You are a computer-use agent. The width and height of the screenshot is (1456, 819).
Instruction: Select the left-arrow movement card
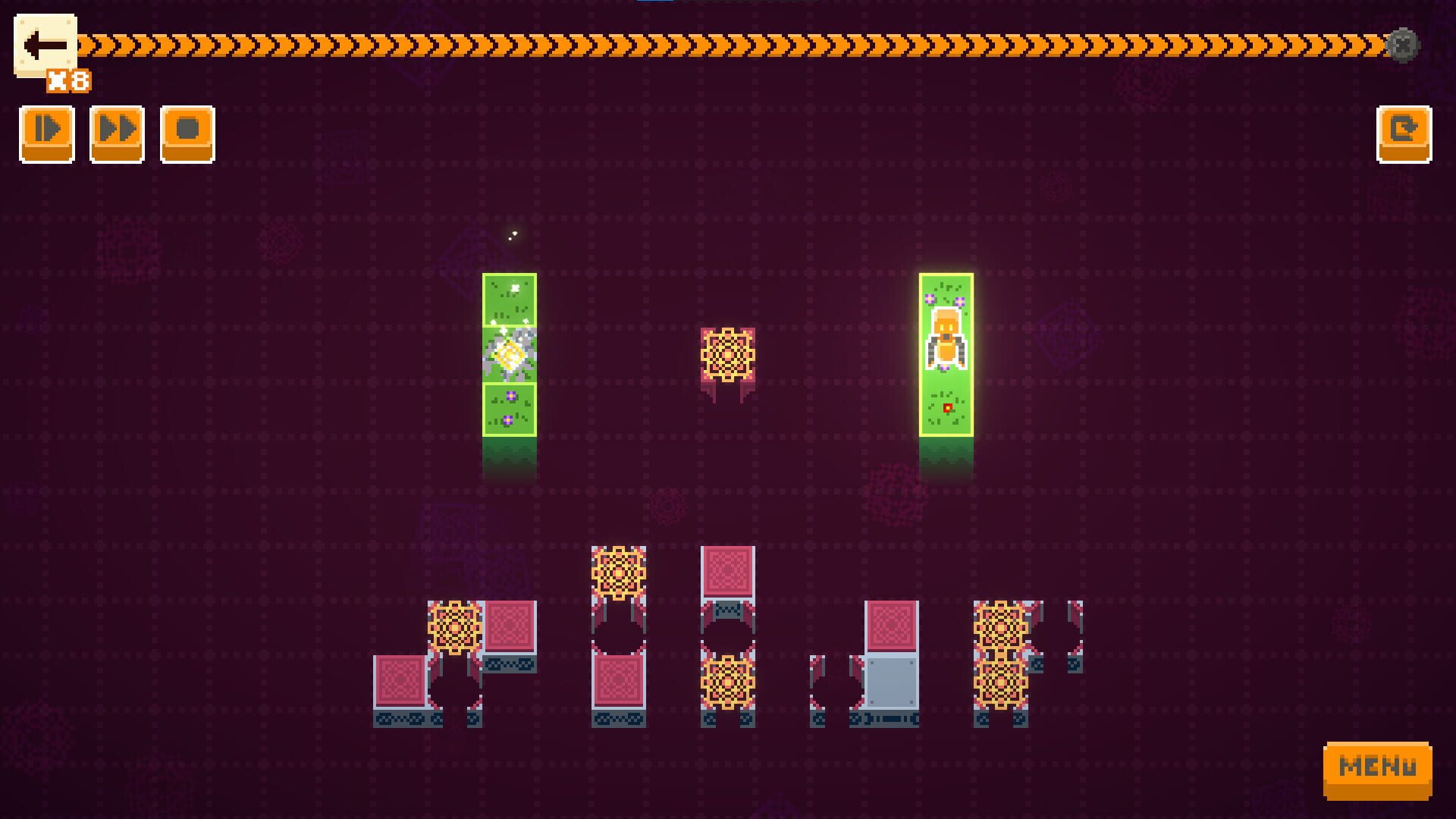coord(45,43)
